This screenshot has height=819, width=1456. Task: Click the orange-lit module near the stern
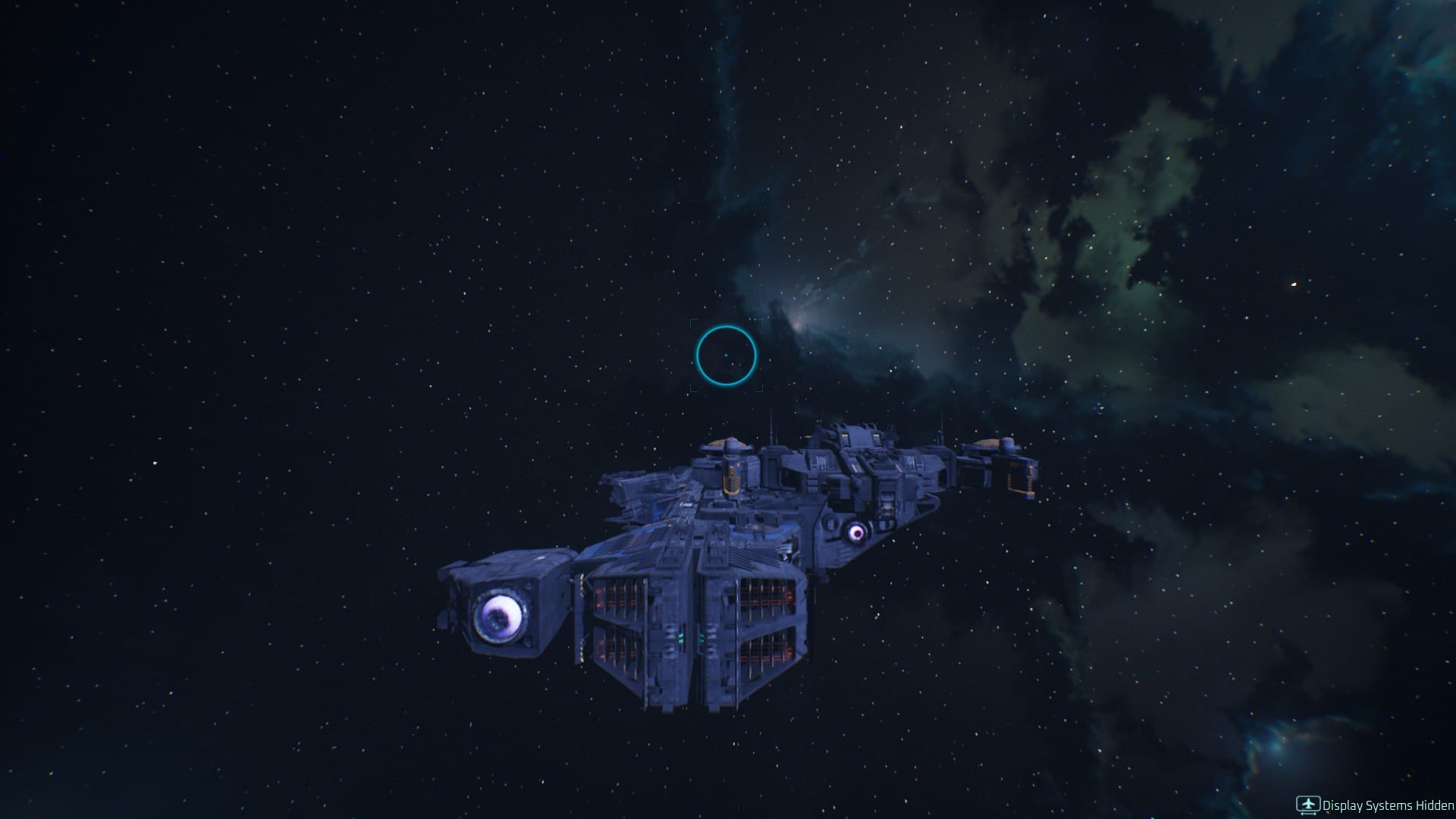click(1018, 478)
